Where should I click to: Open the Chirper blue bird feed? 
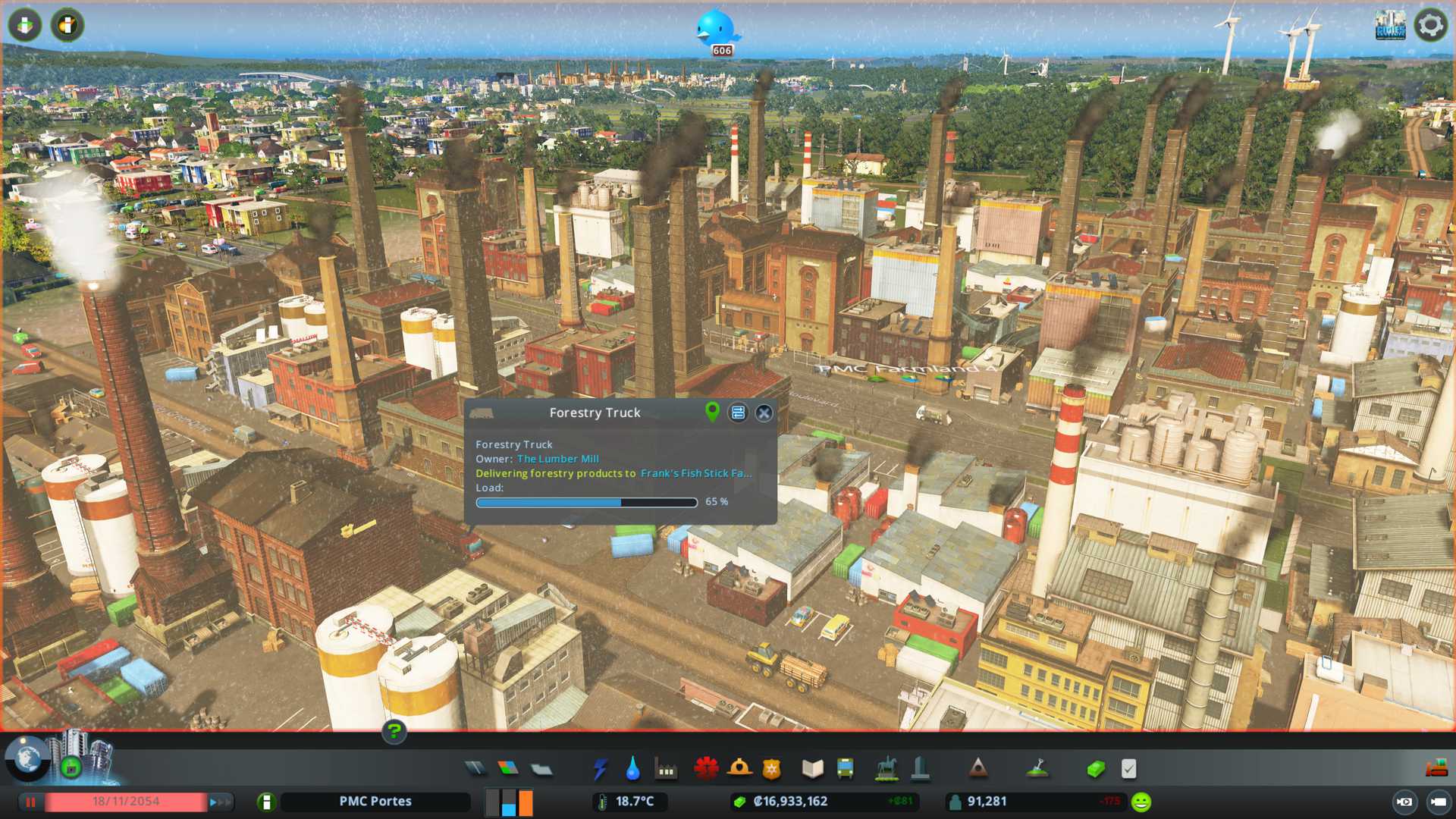click(x=716, y=29)
